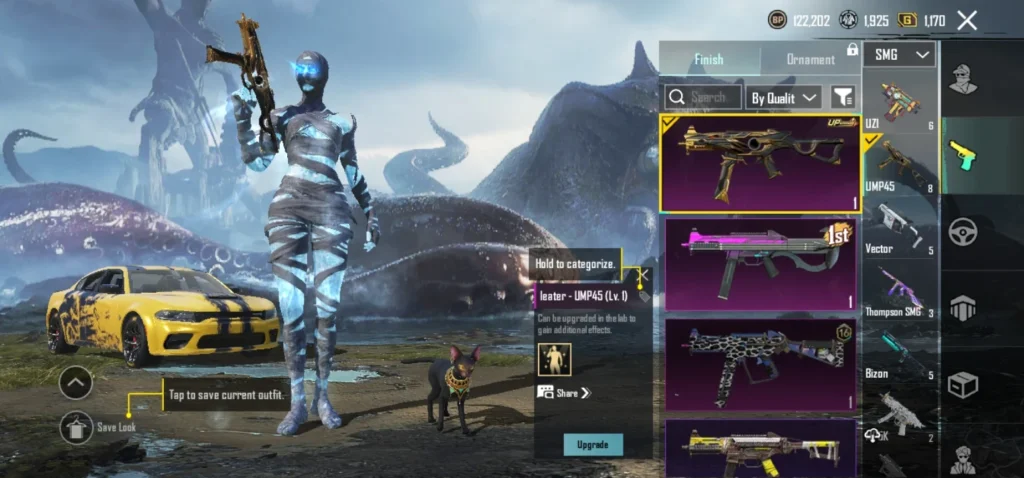Click the skin search field
1024x478 pixels.
coord(703,97)
